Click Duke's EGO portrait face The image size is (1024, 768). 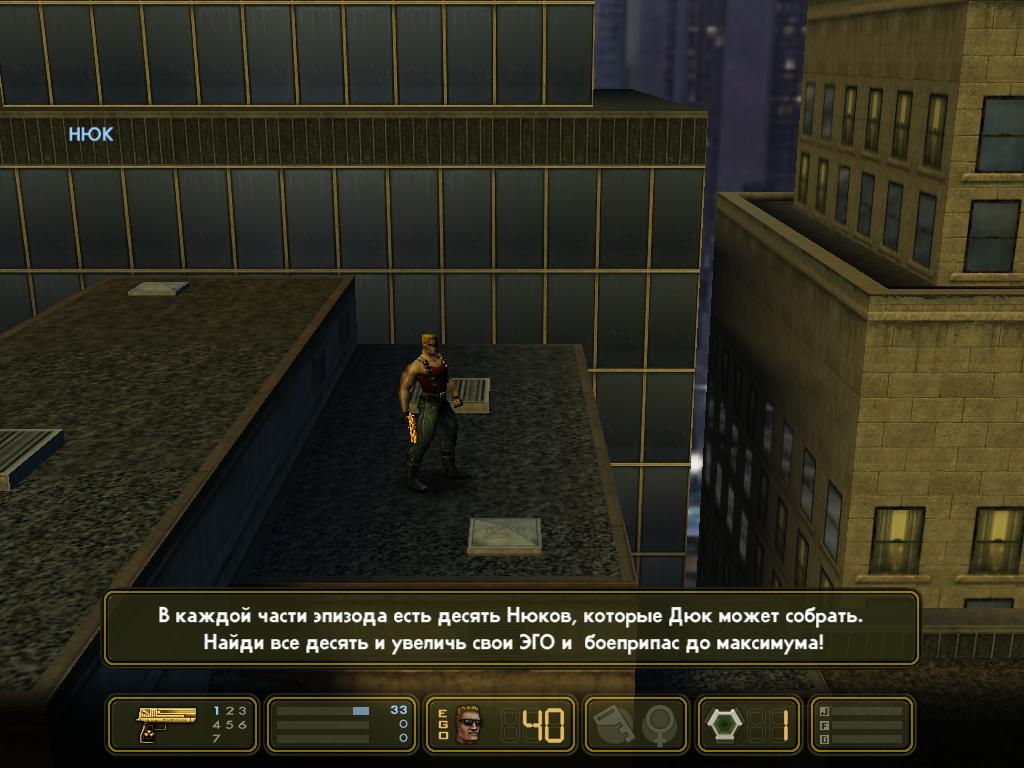click(x=467, y=724)
